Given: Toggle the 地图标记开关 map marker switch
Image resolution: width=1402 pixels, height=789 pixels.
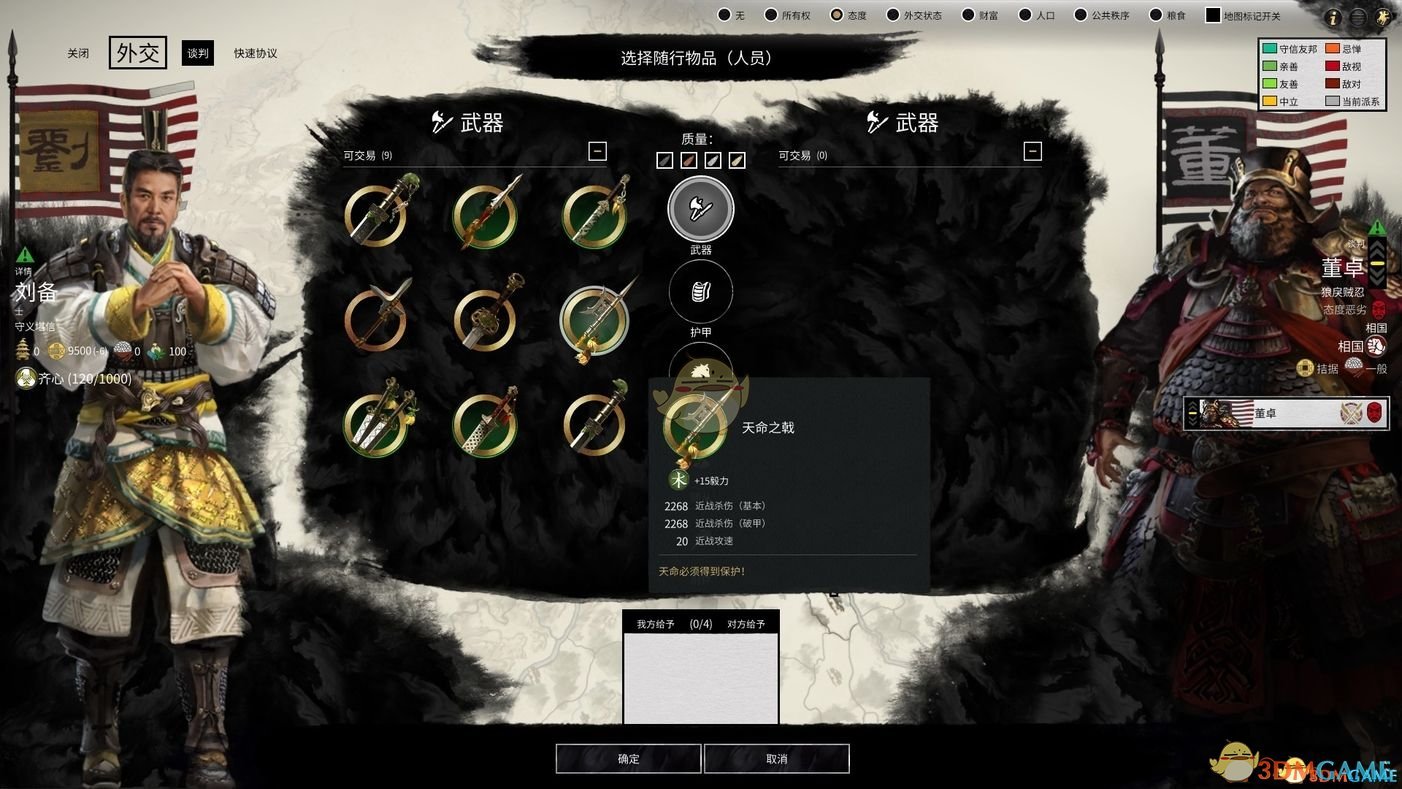Looking at the screenshot, I should click(x=1213, y=14).
